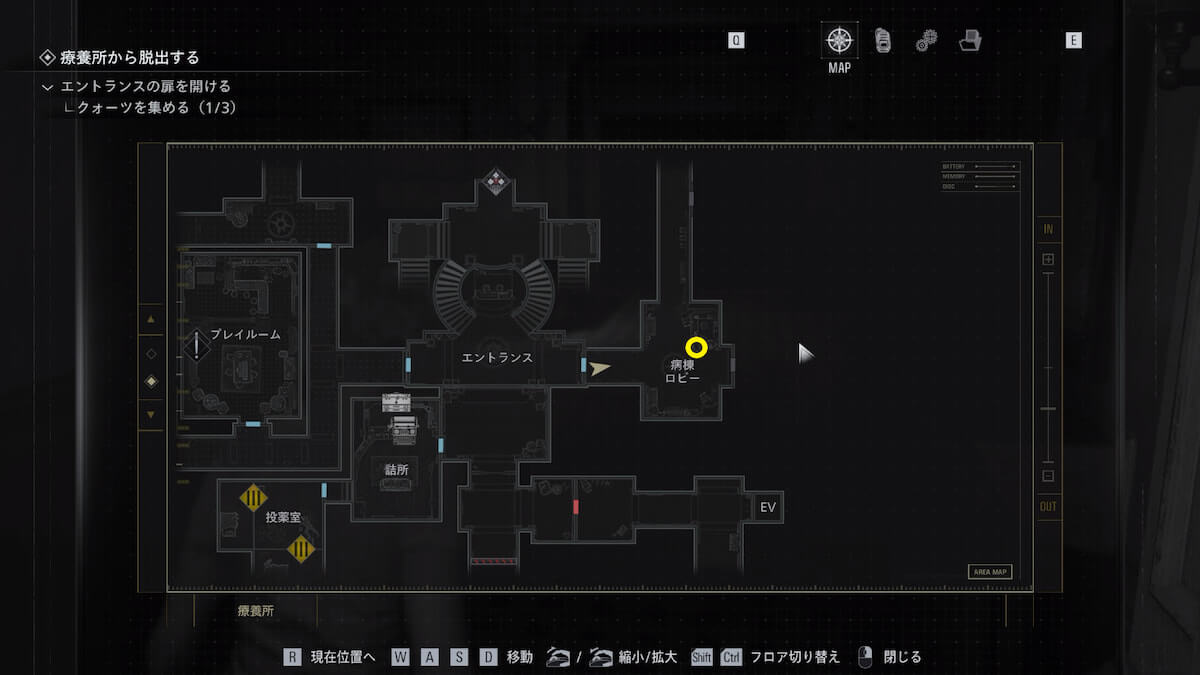Click the EV elevator marker

point(768,508)
